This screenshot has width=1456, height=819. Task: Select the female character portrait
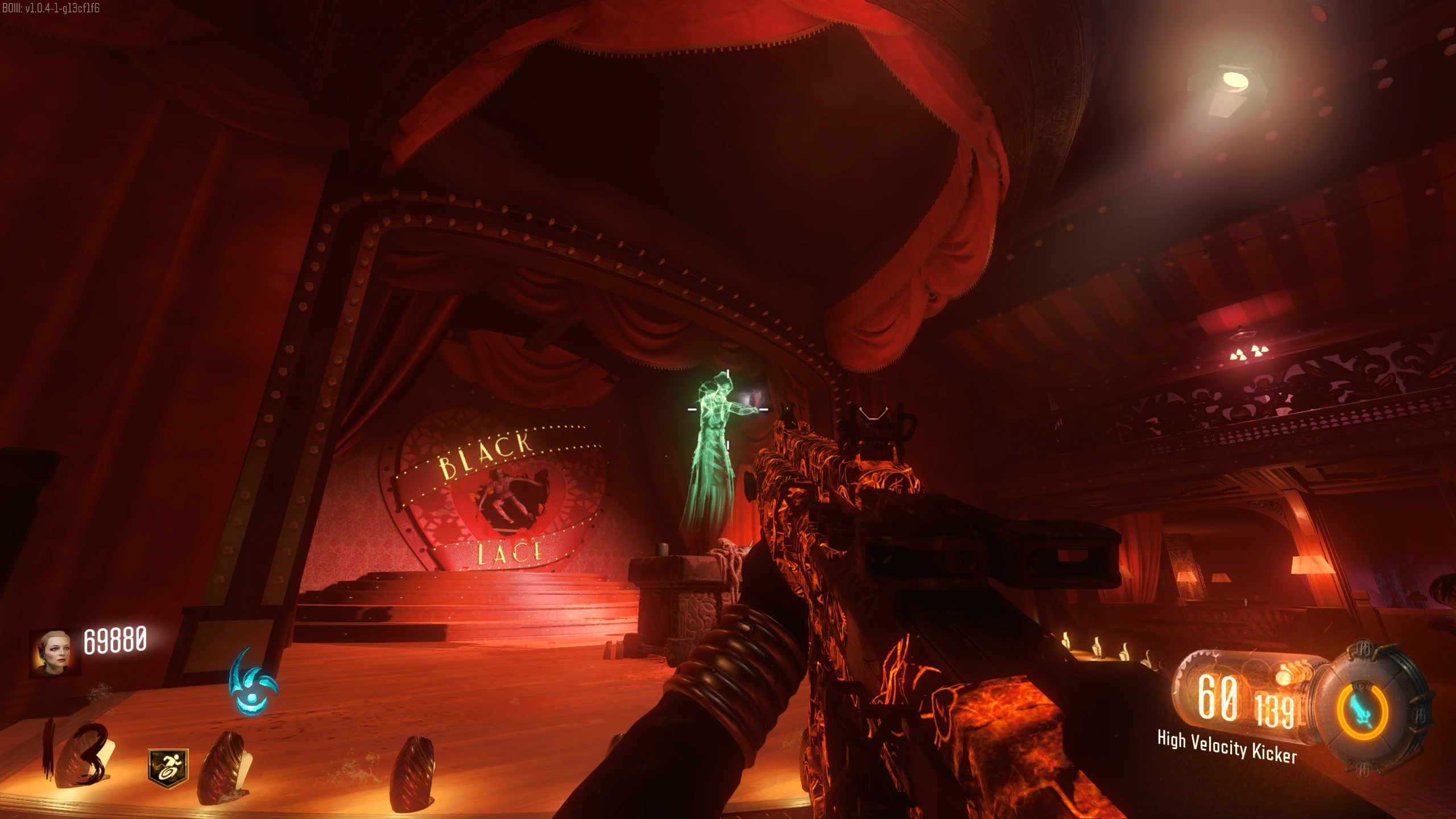(54, 652)
